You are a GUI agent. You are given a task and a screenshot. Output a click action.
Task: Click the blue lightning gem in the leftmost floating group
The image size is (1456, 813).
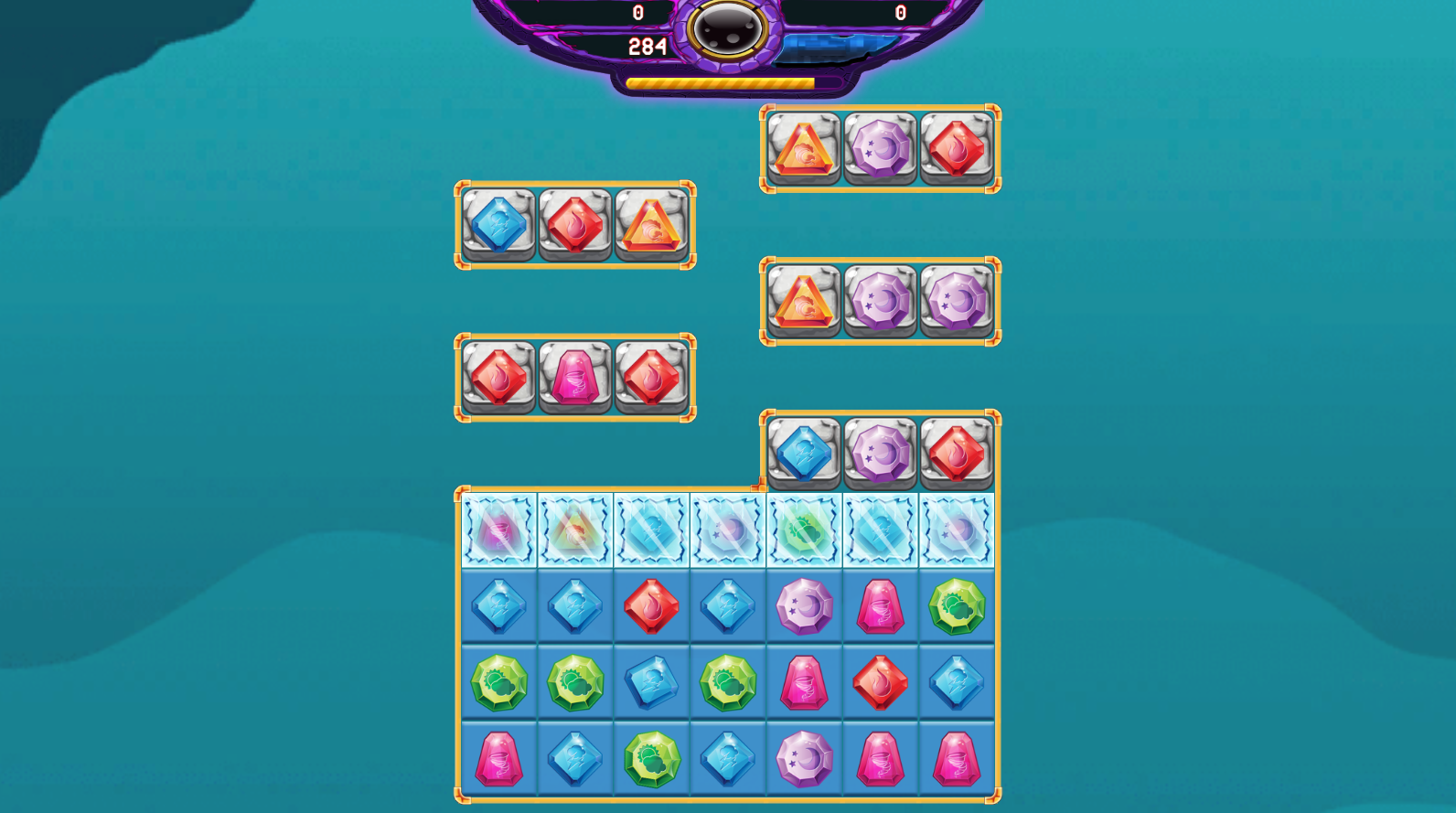[498, 224]
